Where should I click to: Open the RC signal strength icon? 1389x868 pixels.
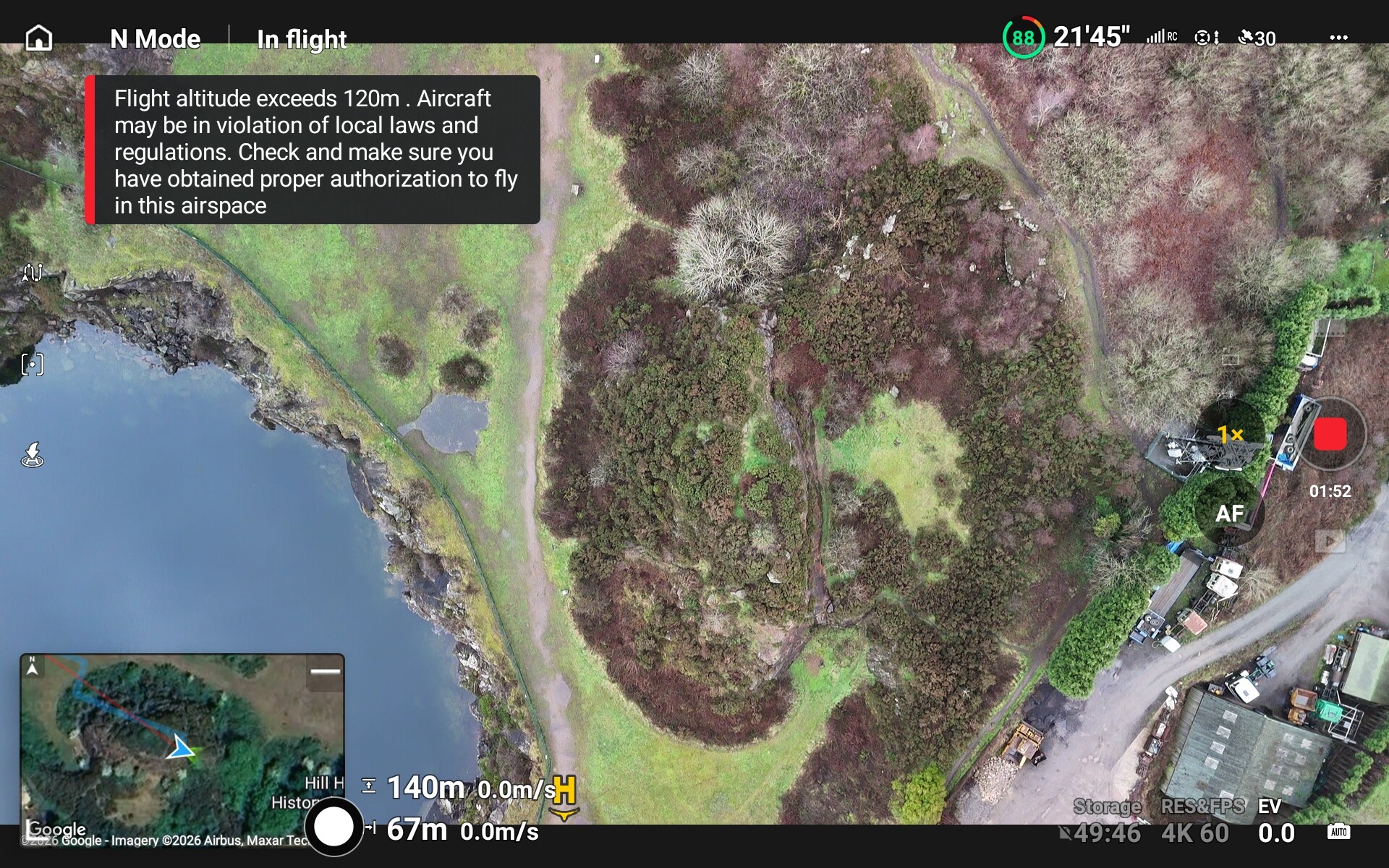pos(1161,37)
